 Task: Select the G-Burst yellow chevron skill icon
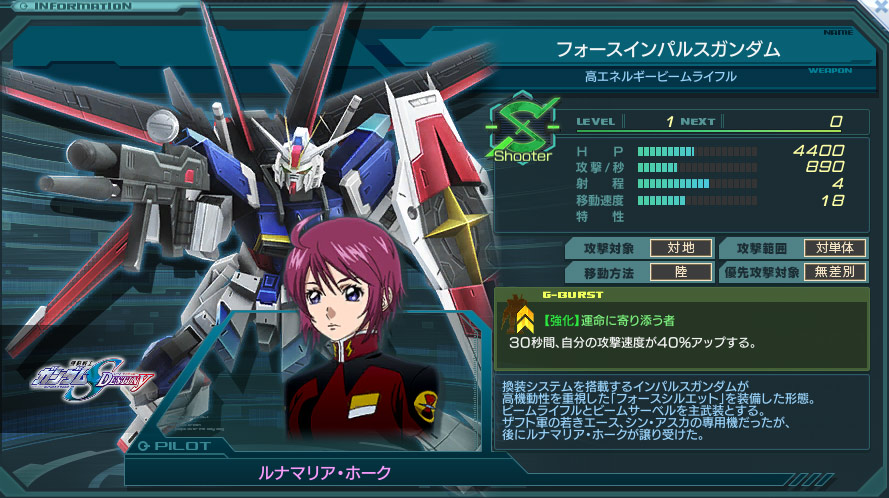tap(524, 320)
